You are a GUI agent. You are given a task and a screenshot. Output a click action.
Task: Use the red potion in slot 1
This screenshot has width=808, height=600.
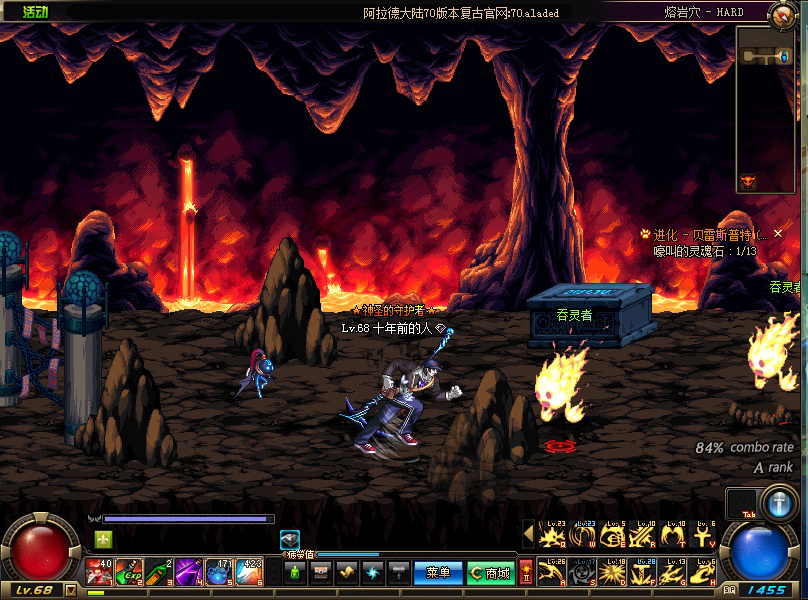(99, 572)
